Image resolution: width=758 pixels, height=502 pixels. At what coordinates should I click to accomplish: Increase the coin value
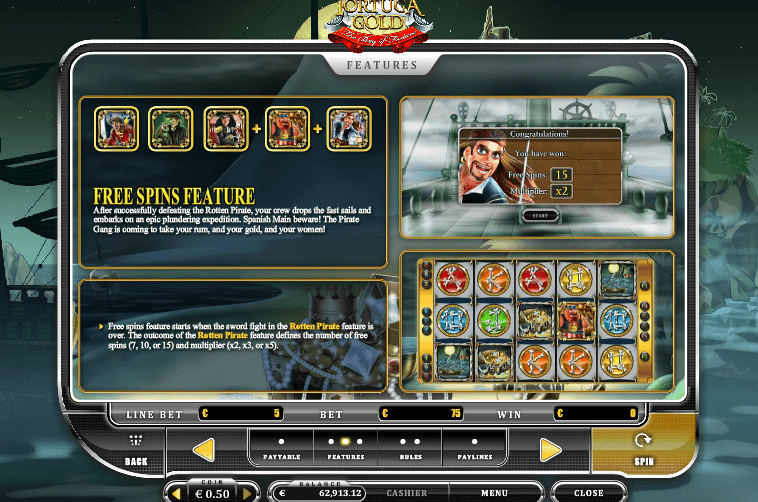[244, 493]
